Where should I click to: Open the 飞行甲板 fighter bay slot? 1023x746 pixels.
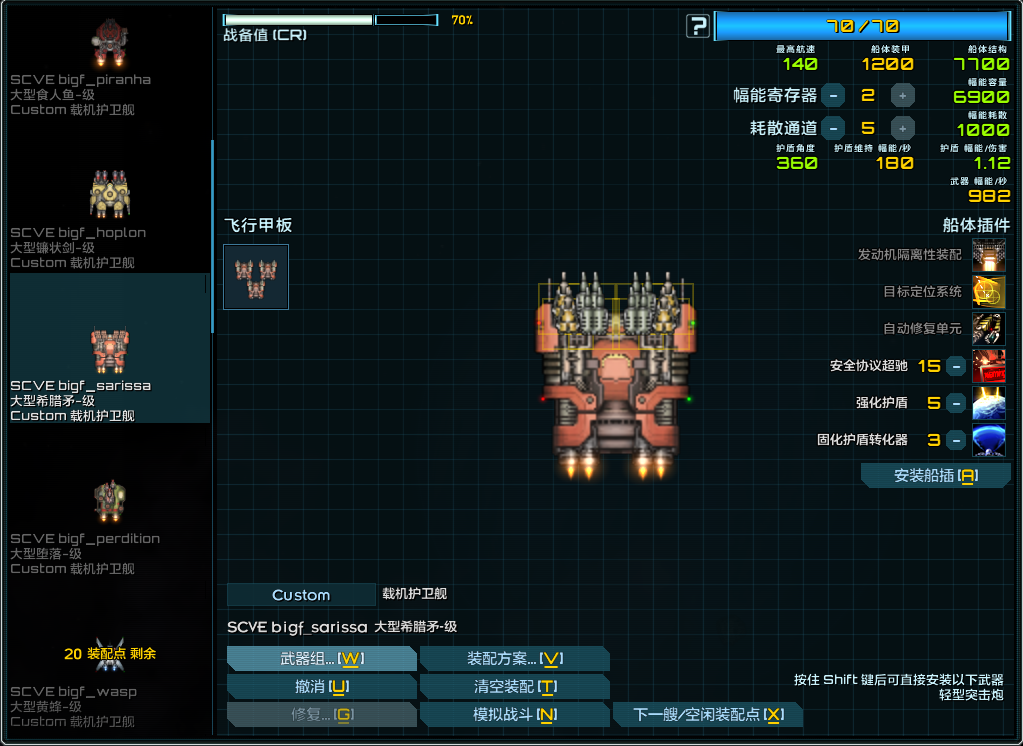pos(256,277)
